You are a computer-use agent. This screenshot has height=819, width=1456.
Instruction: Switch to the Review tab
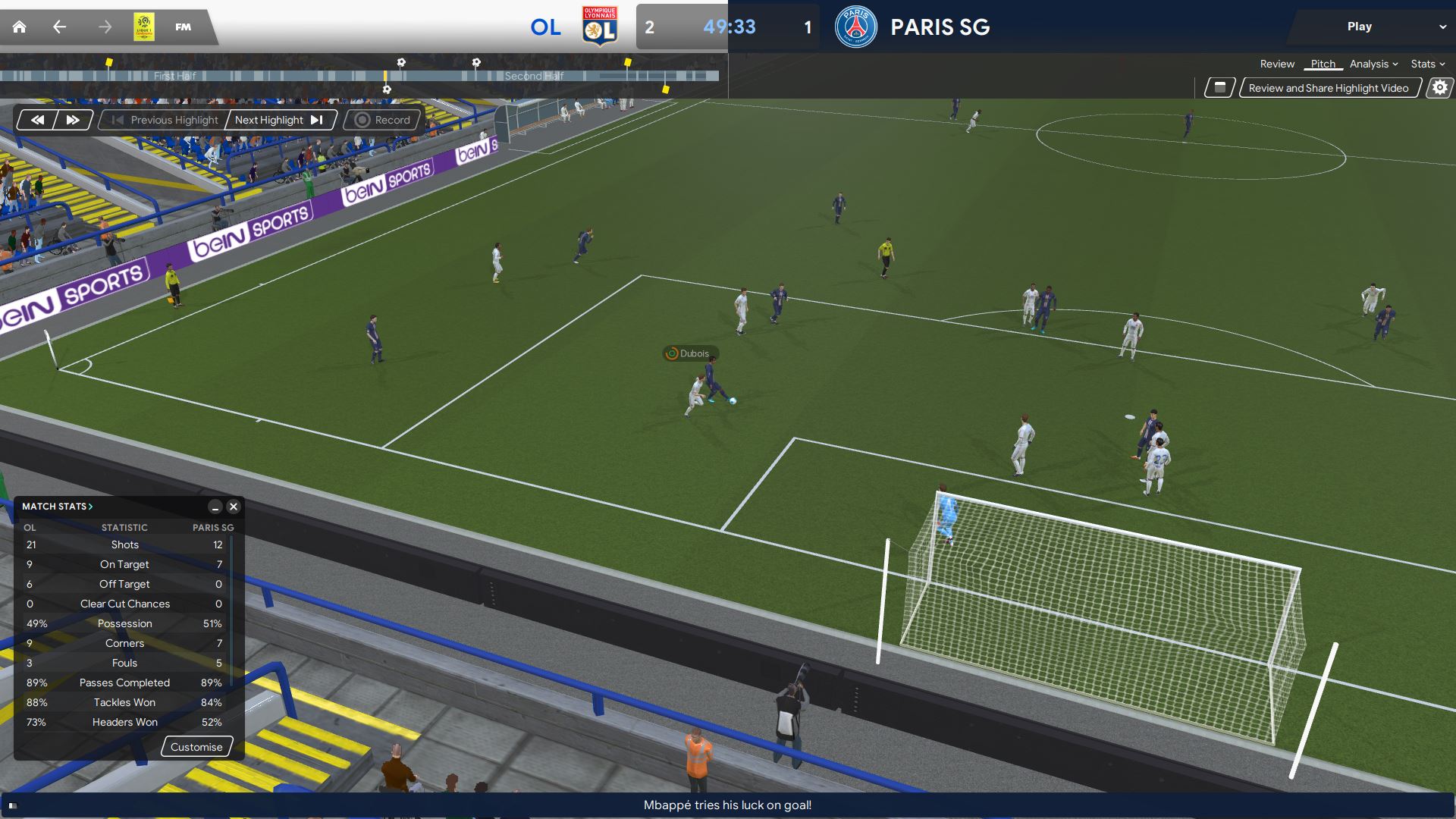click(1277, 64)
